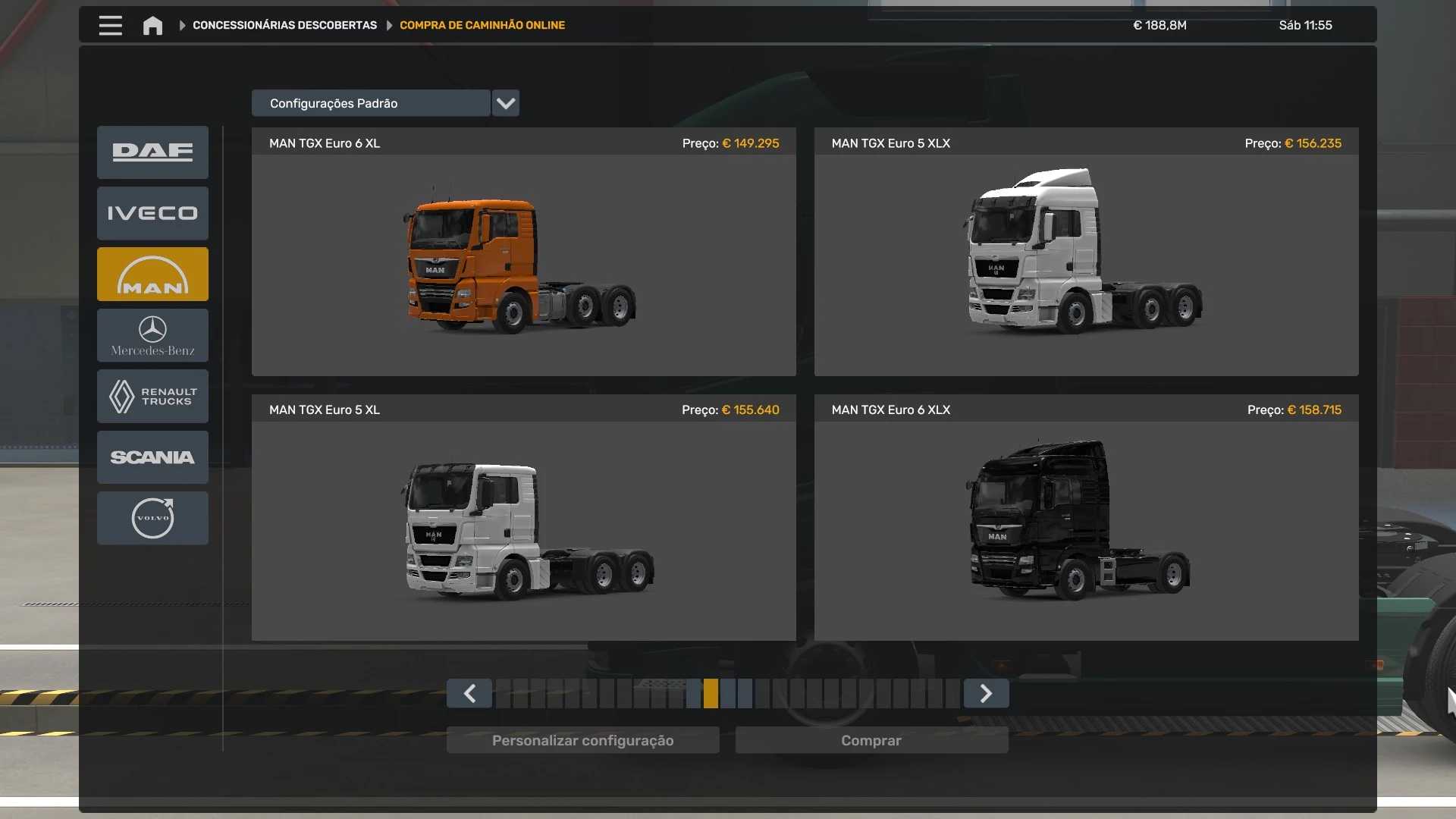1456x819 pixels.
Task: Select the Volvo brand tab
Action: tap(152, 518)
